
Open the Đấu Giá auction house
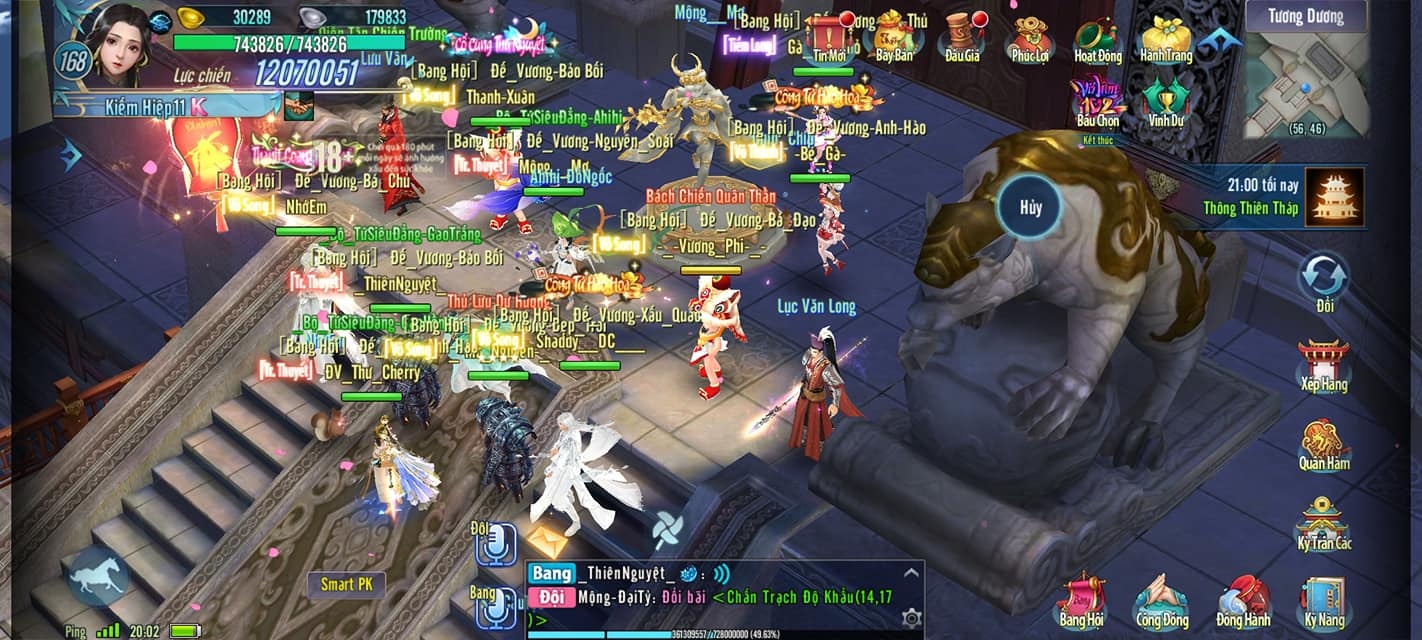pyautogui.click(x=962, y=37)
